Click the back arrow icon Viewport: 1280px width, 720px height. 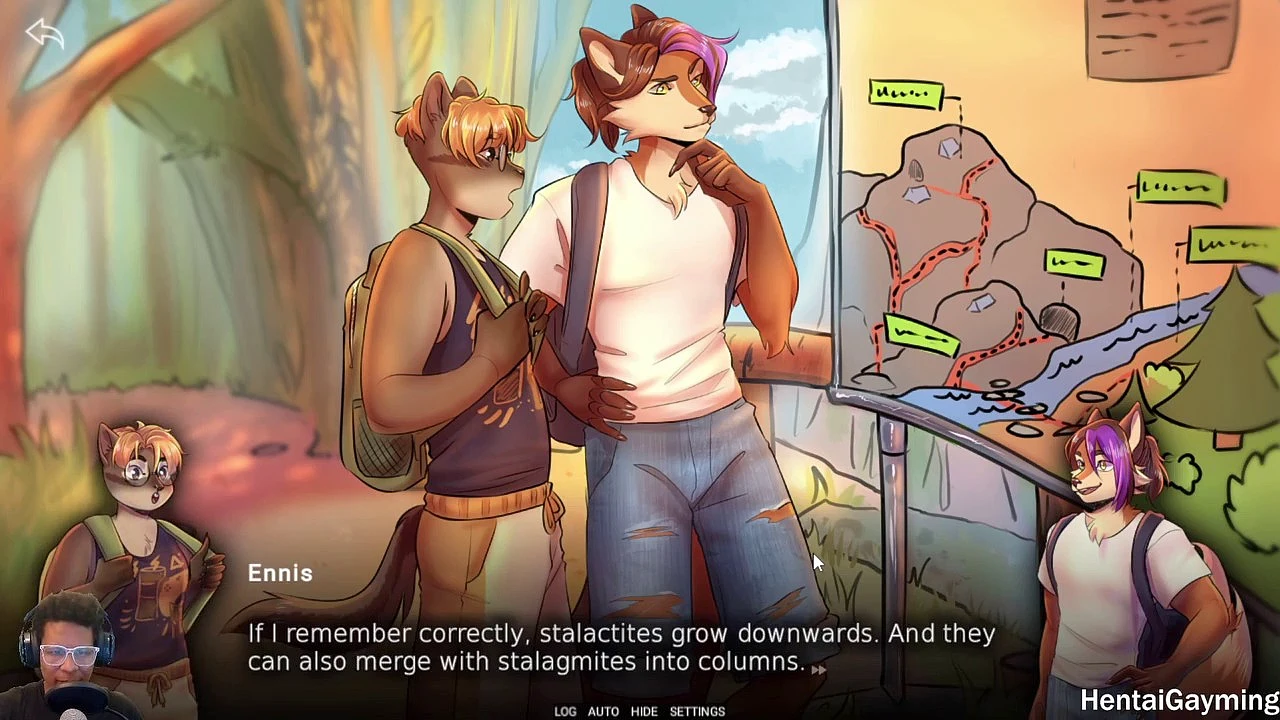[44, 35]
